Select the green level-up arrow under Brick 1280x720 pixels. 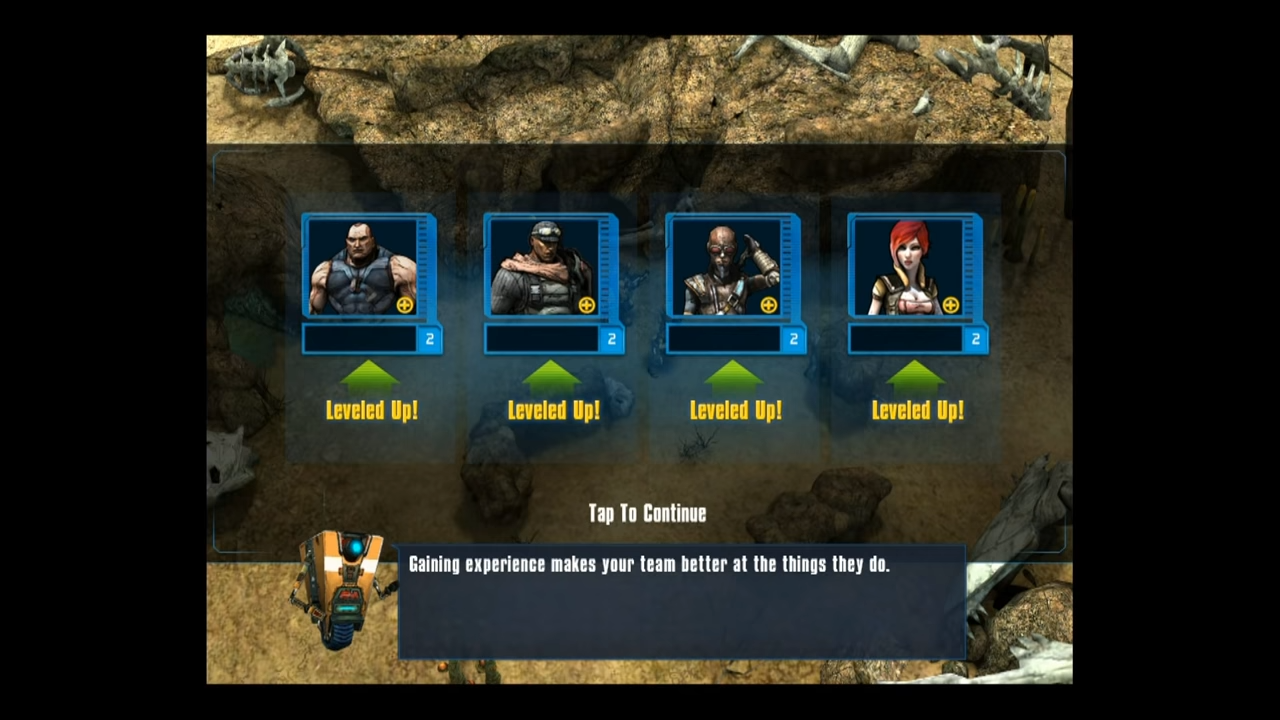point(371,380)
